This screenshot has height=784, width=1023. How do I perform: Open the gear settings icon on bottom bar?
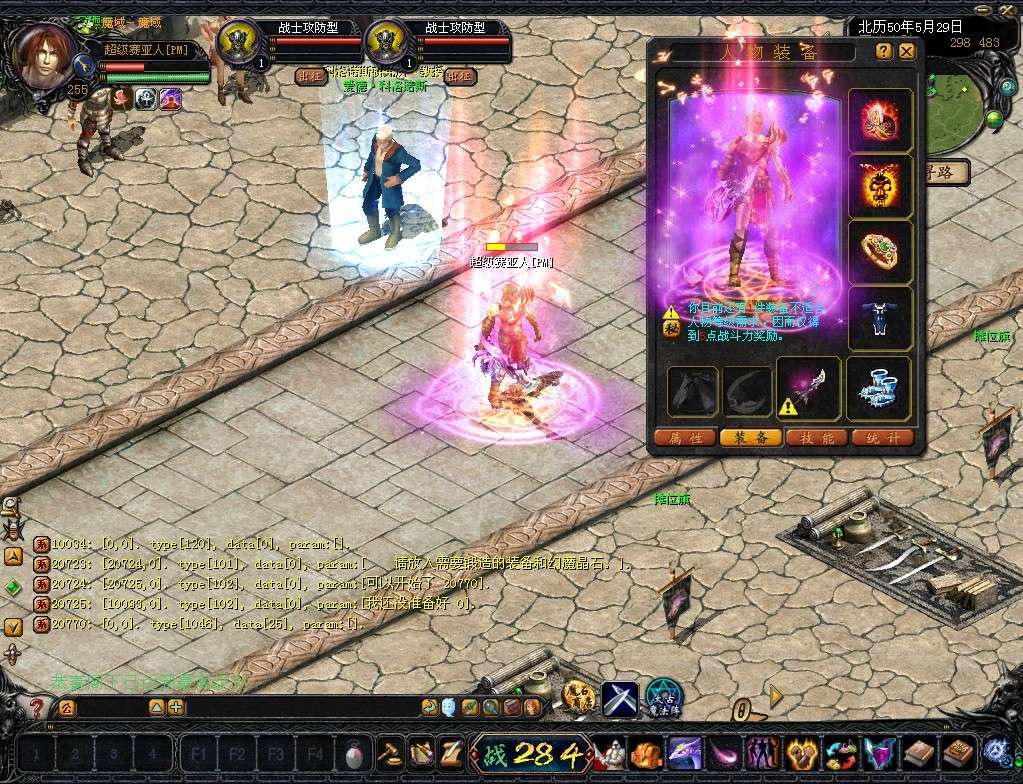click(x=995, y=751)
